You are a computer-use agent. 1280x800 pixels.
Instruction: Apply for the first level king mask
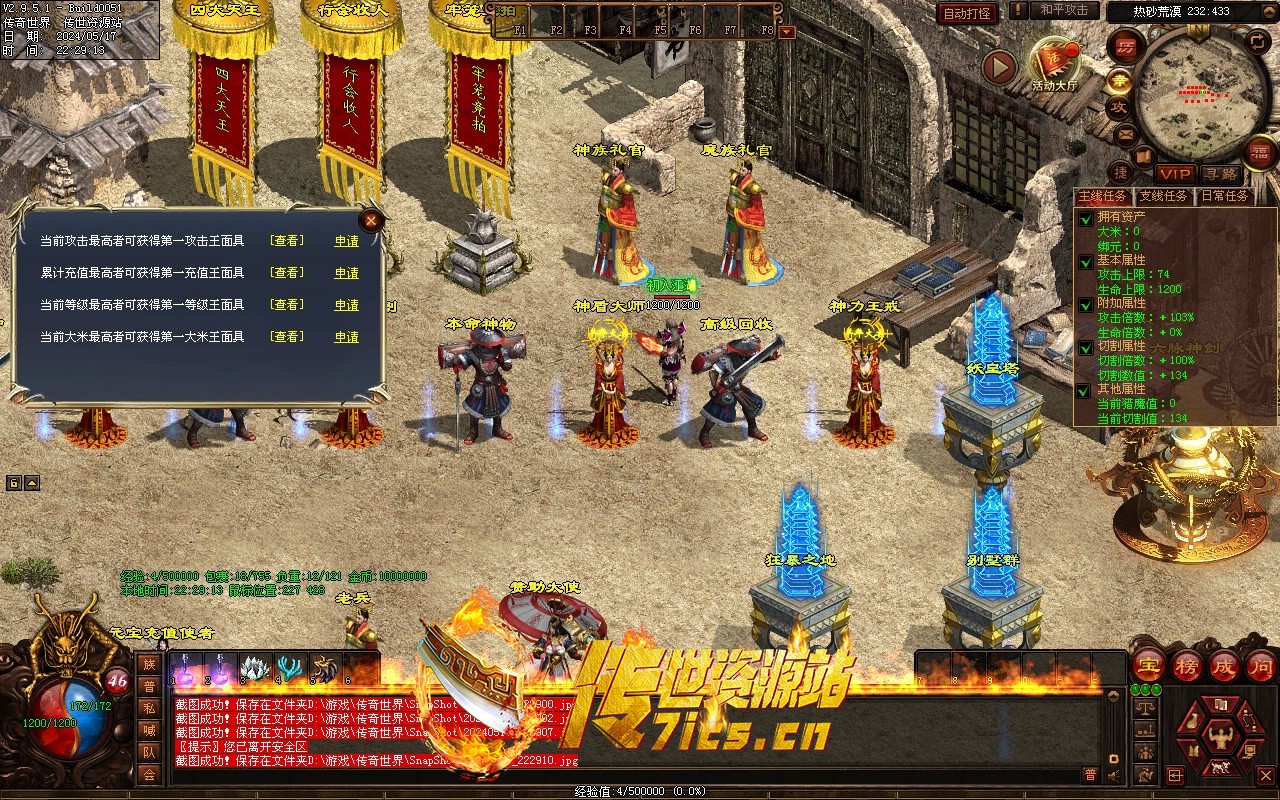pos(346,305)
